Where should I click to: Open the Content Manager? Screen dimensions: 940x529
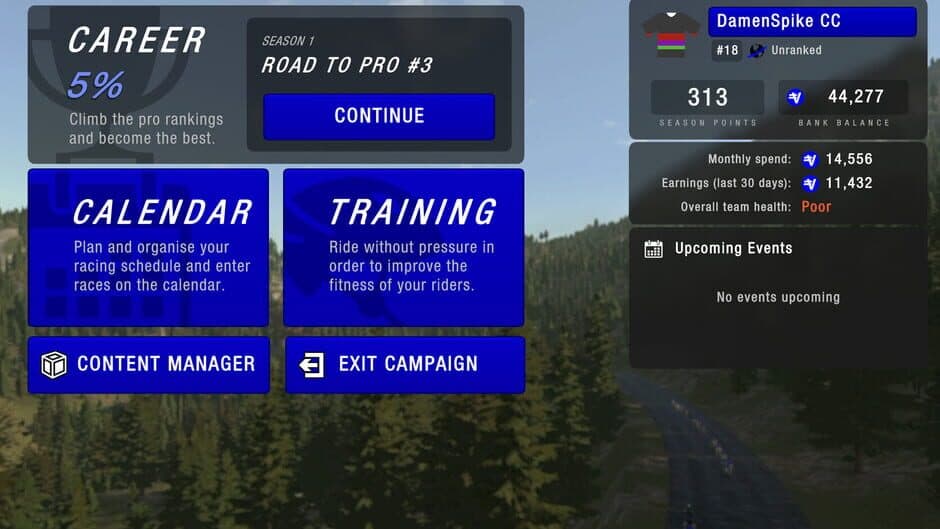click(148, 364)
